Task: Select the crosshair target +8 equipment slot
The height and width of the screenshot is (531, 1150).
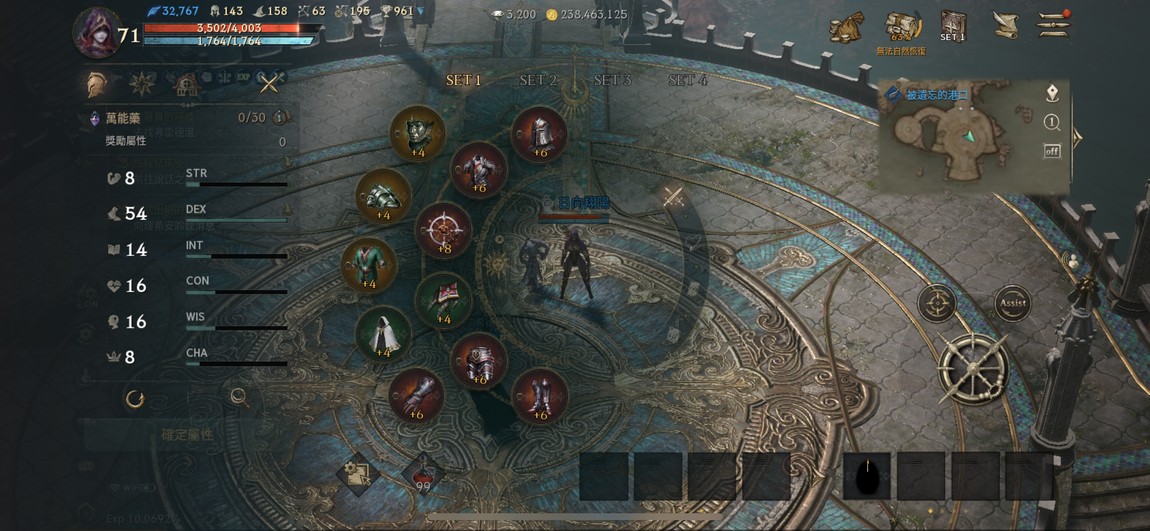Action: pos(443,230)
